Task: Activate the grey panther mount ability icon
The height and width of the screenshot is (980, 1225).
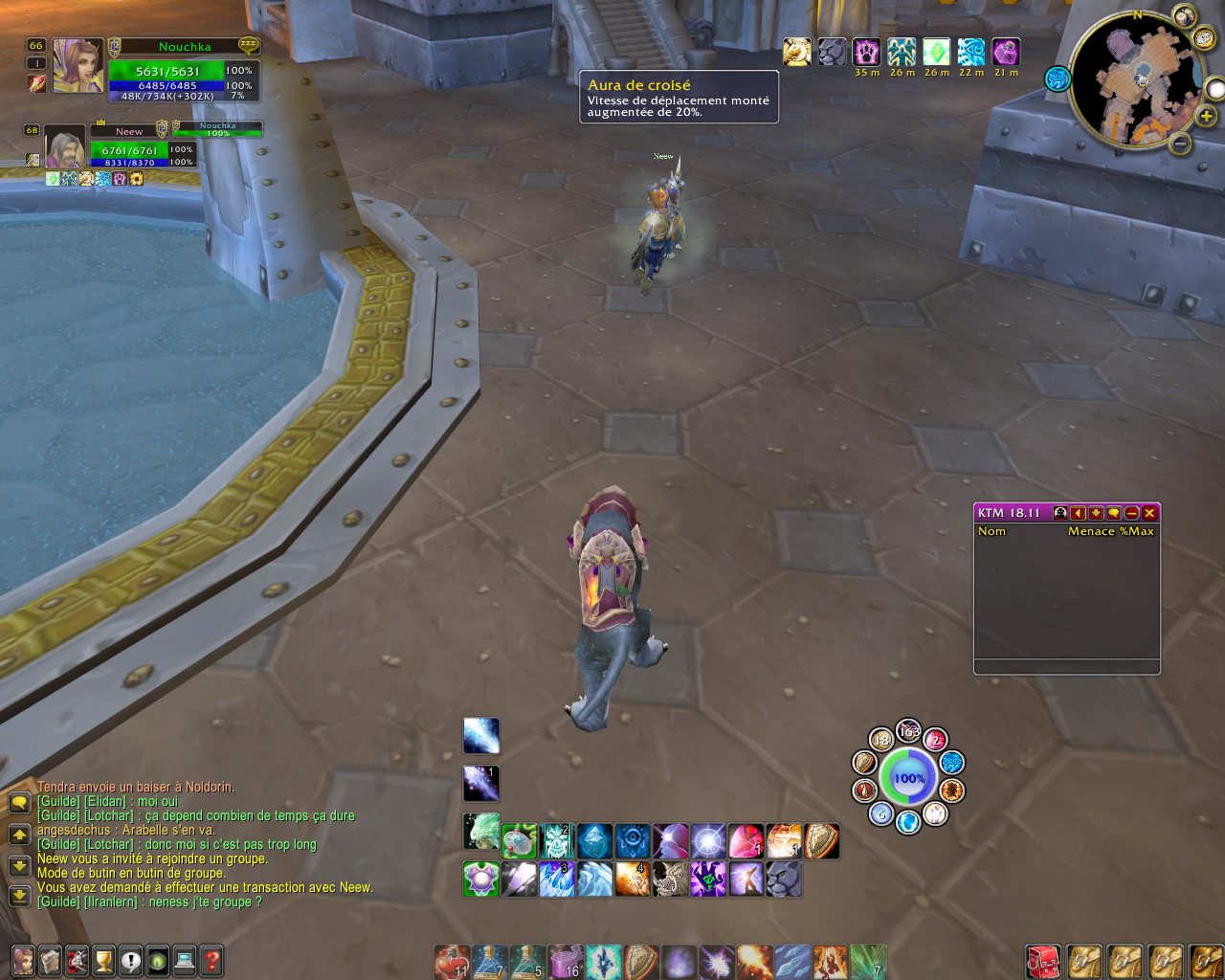Action: [784, 879]
